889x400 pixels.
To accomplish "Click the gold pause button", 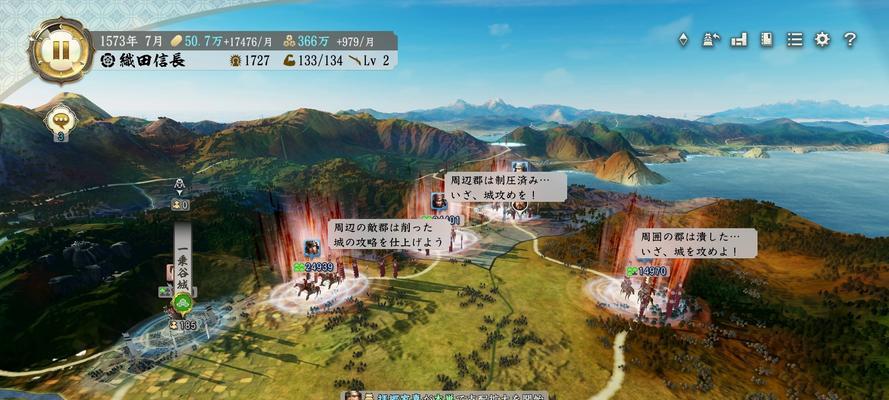I will [60, 48].
